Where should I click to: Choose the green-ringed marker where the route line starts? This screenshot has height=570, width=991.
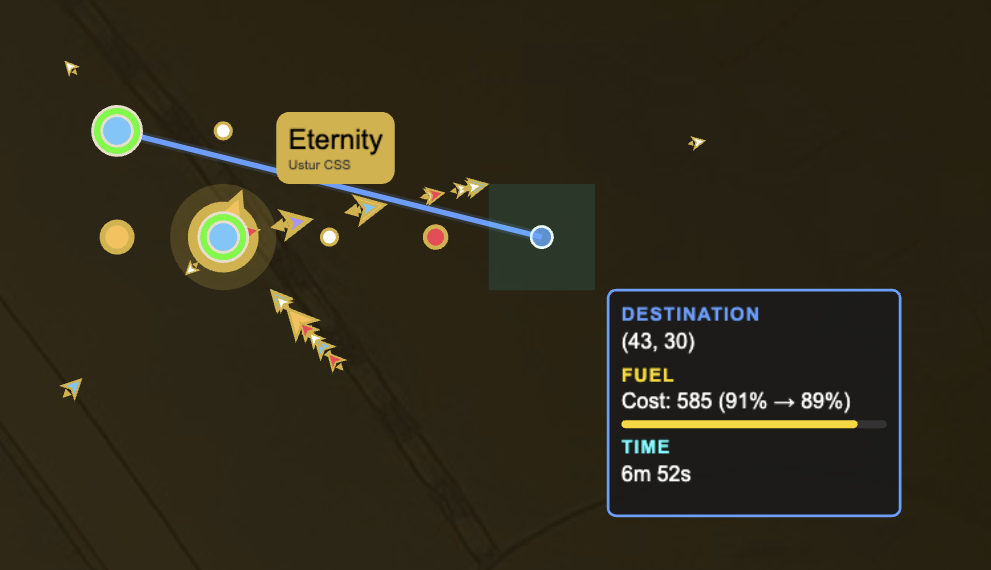pos(117,130)
